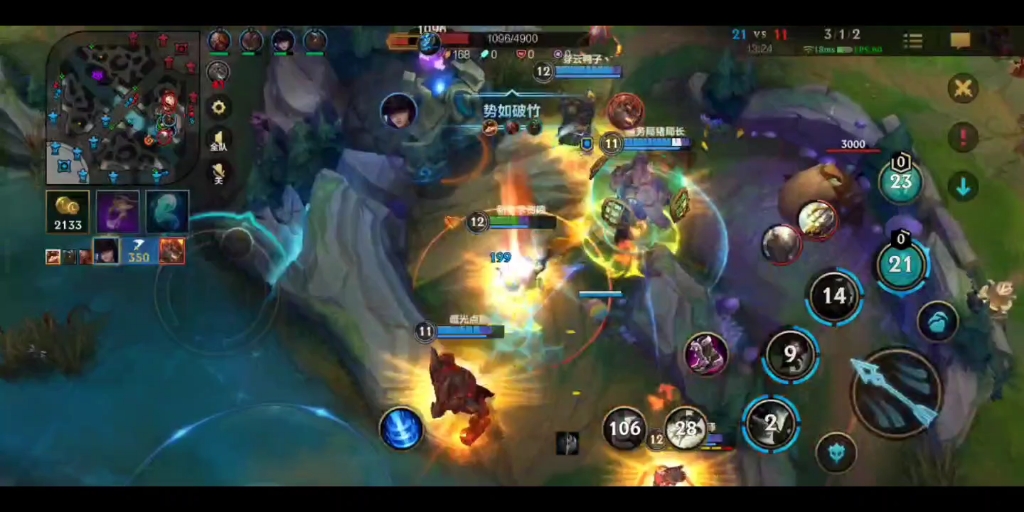Send the red exclamation danger ping
1024x512 pixels.
click(962, 137)
